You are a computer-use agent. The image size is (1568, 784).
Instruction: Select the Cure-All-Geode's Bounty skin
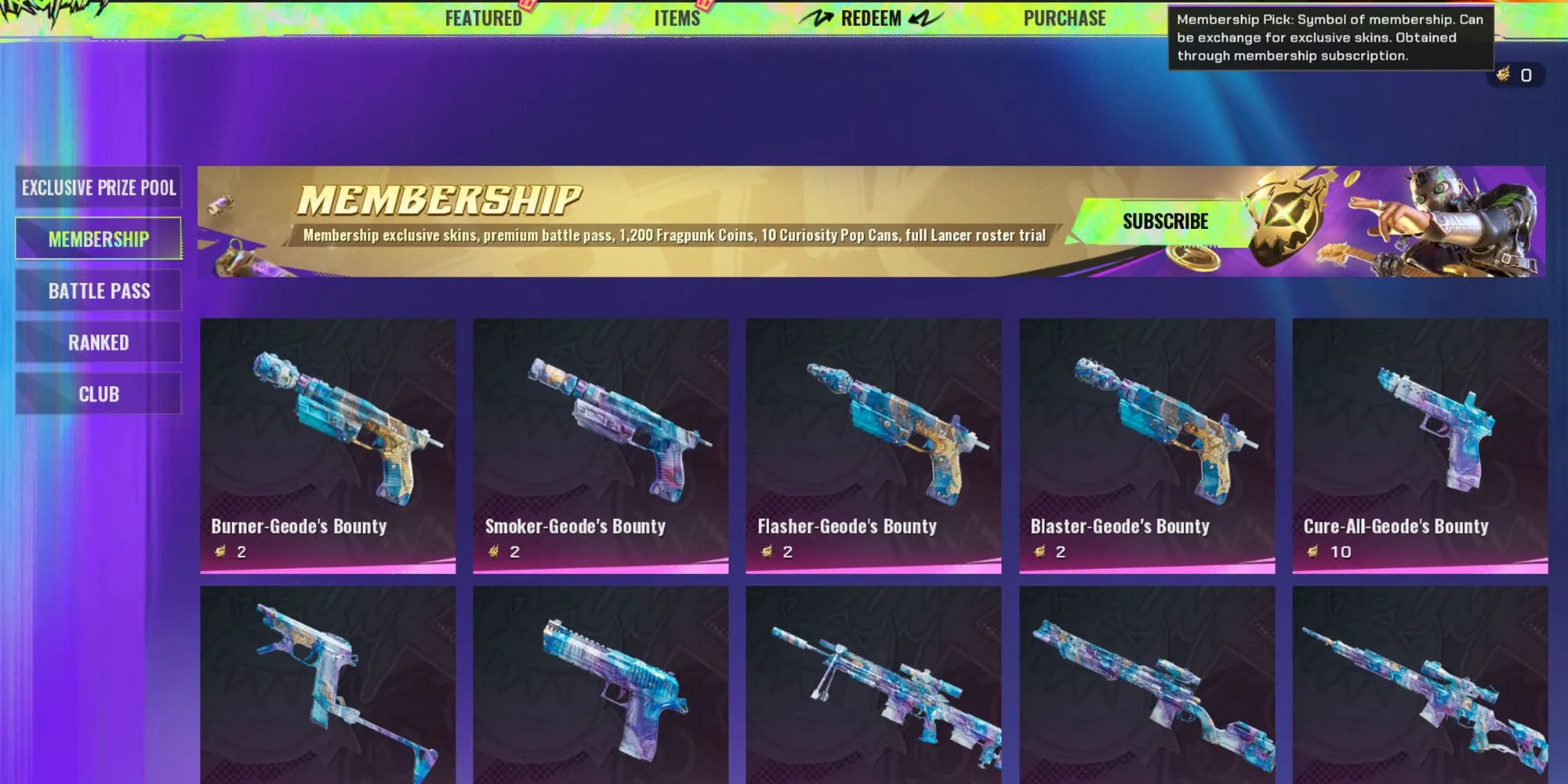pos(1420,445)
